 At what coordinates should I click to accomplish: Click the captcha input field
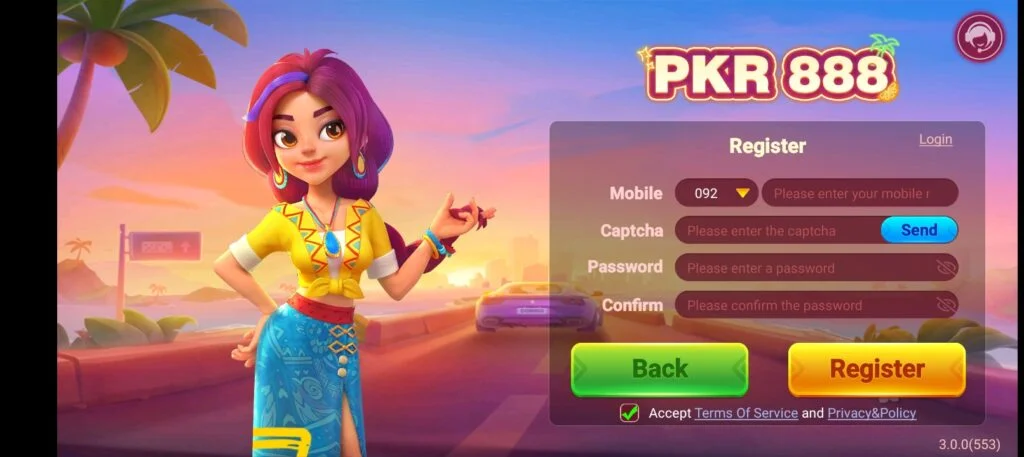tap(776, 230)
